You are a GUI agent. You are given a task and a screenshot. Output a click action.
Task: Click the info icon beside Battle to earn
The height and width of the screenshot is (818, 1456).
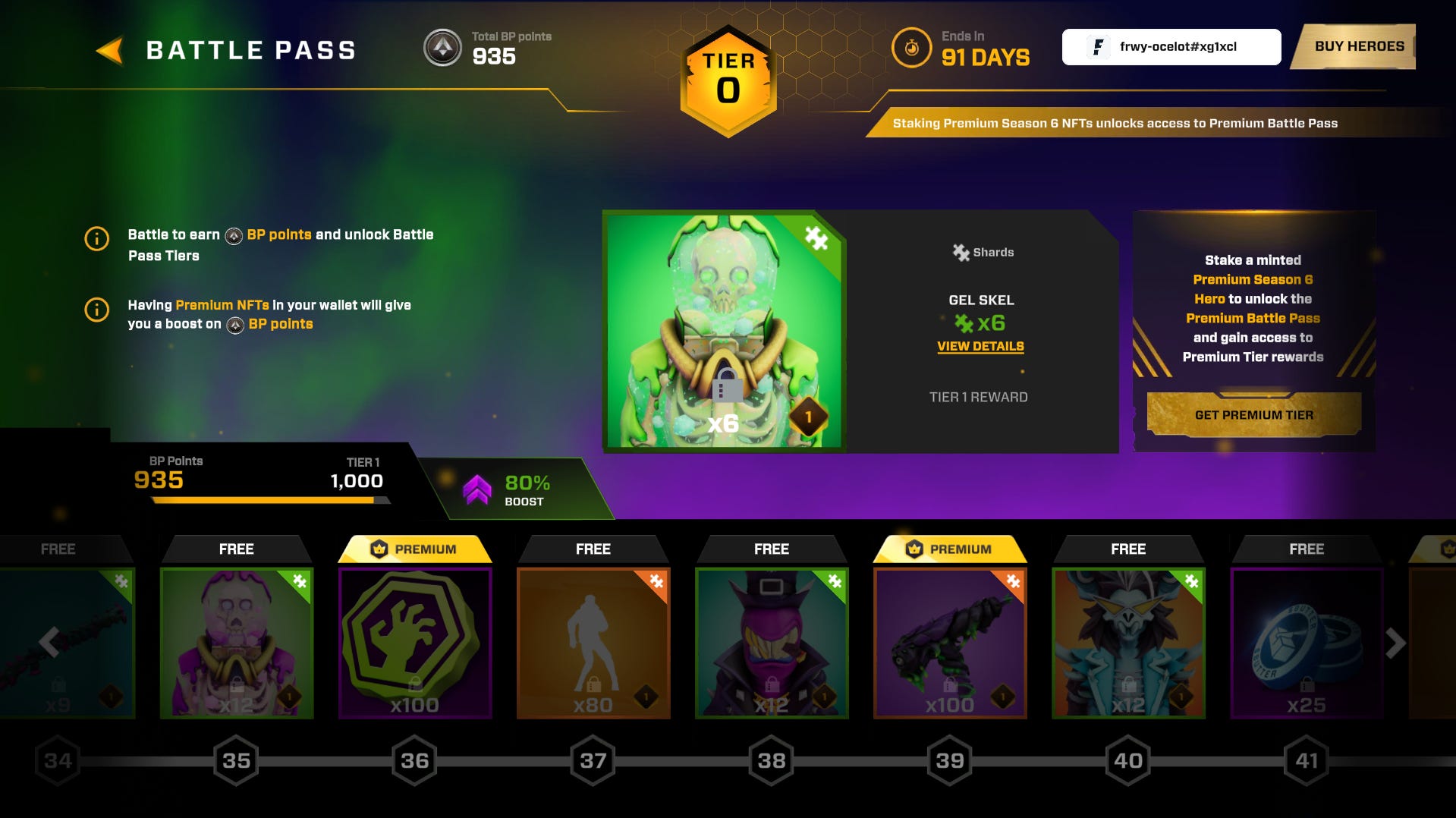click(x=96, y=241)
